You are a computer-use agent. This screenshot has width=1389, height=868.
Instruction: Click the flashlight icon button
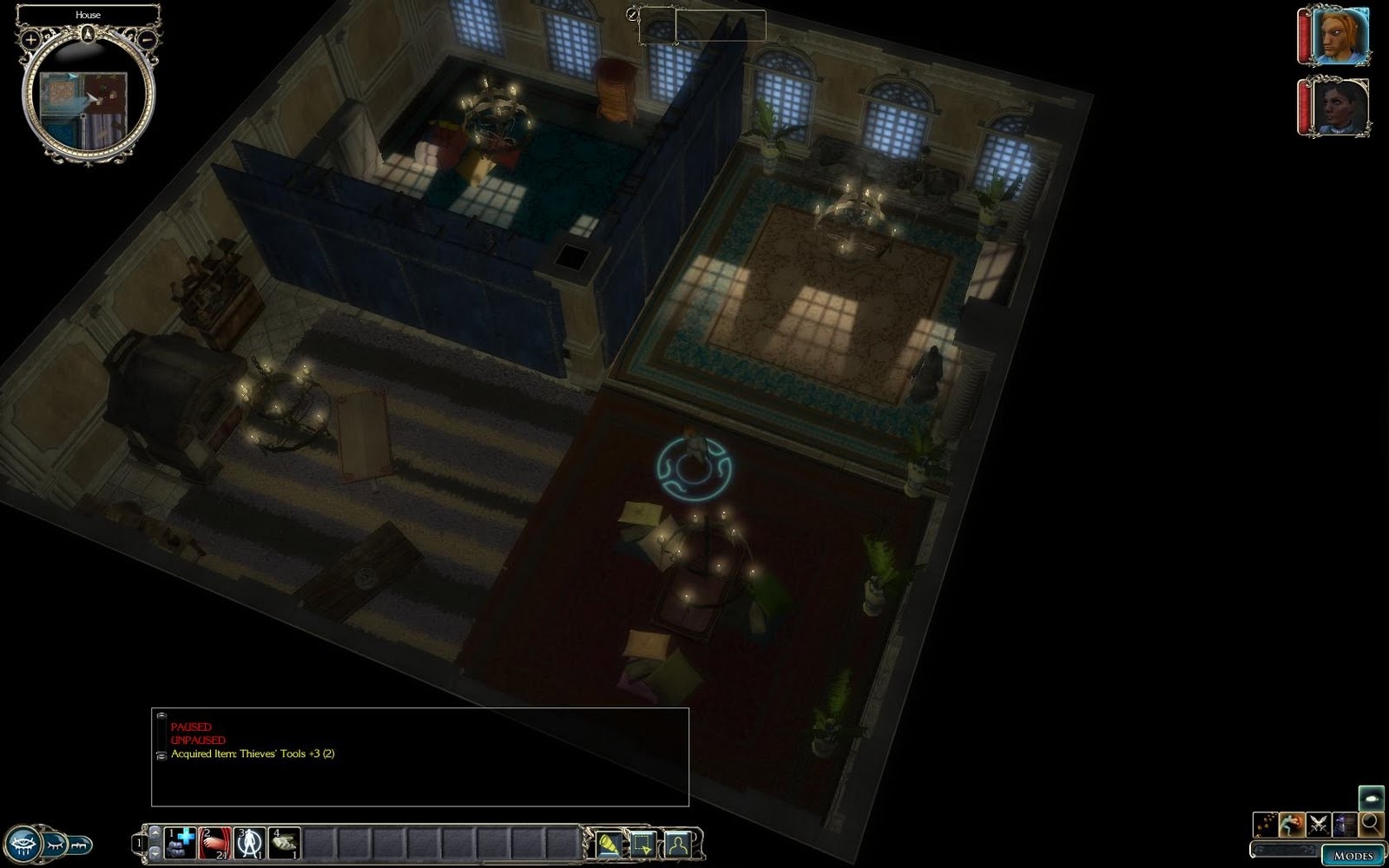pyautogui.click(x=609, y=844)
